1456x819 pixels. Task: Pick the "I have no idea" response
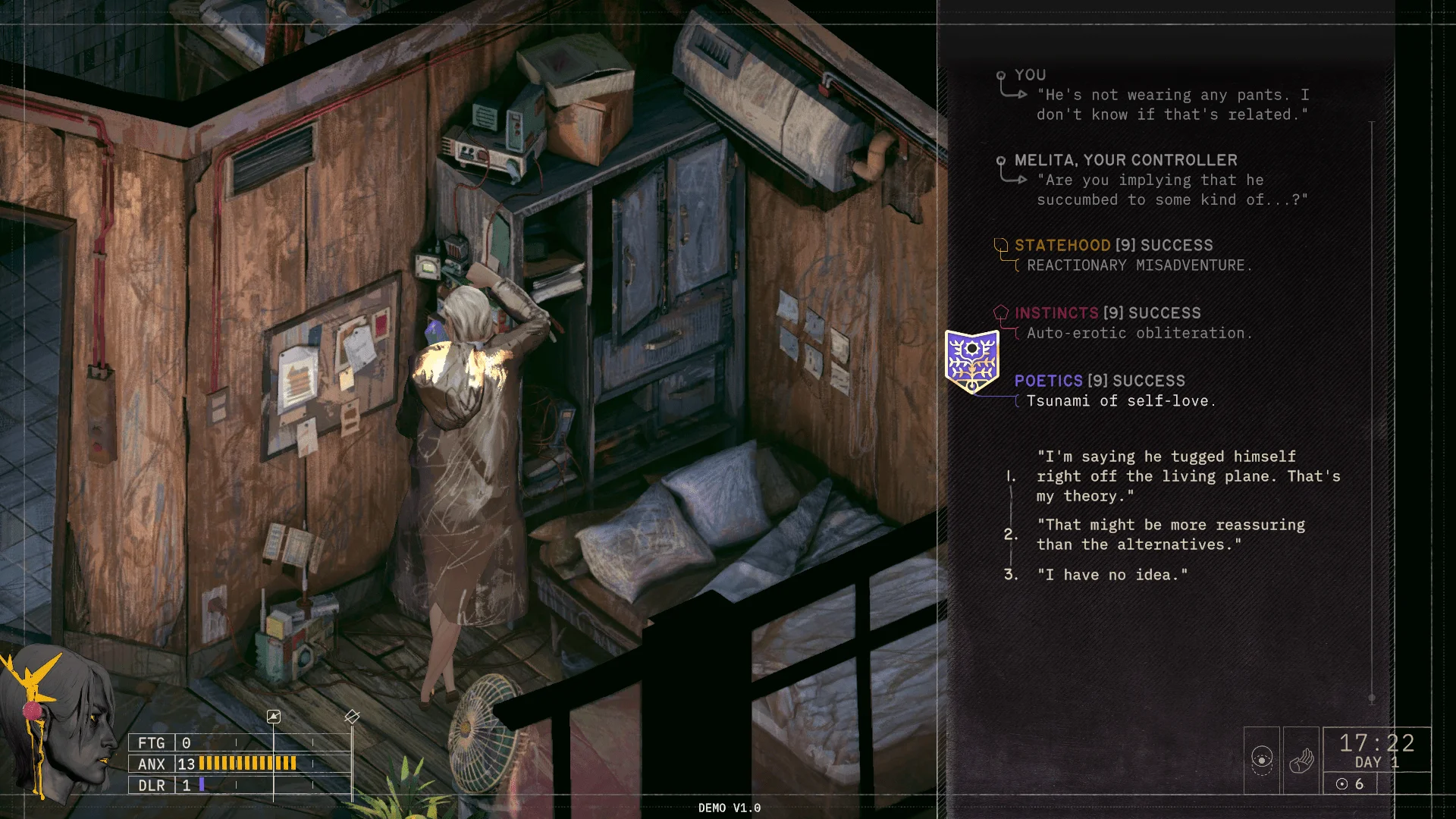click(1112, 575)
